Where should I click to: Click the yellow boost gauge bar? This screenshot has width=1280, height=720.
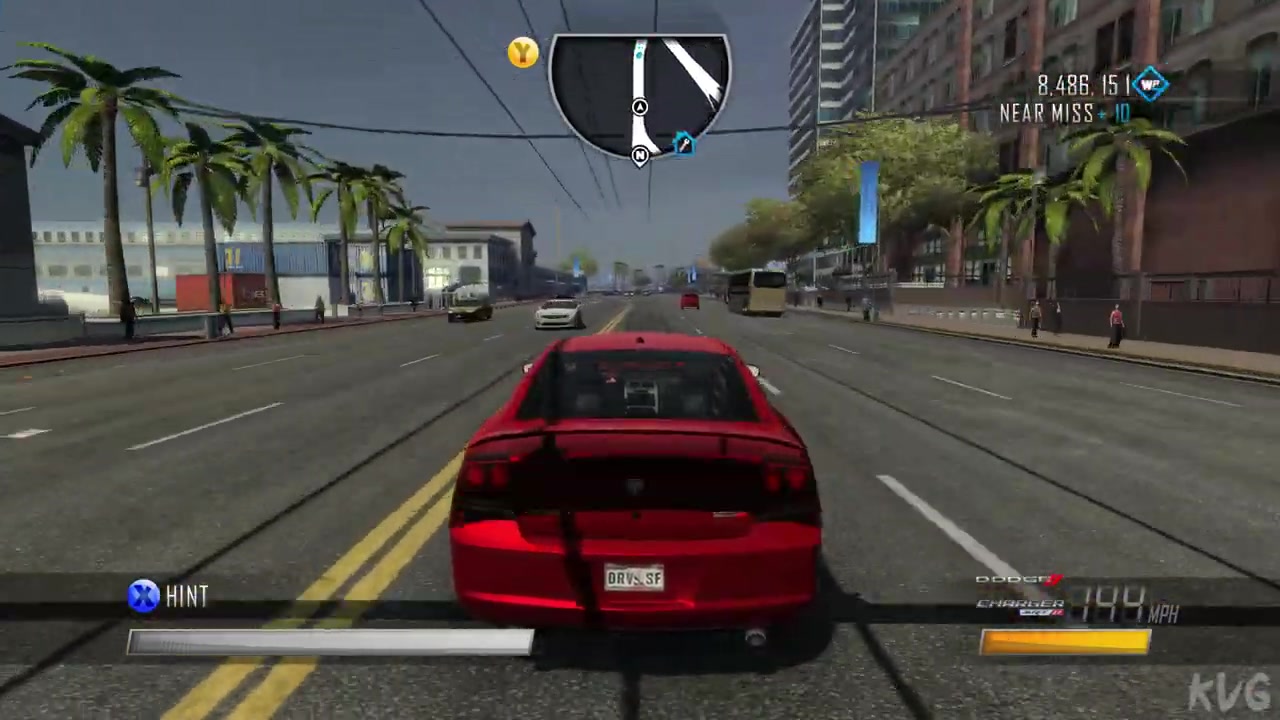(x=1065, y=640)
